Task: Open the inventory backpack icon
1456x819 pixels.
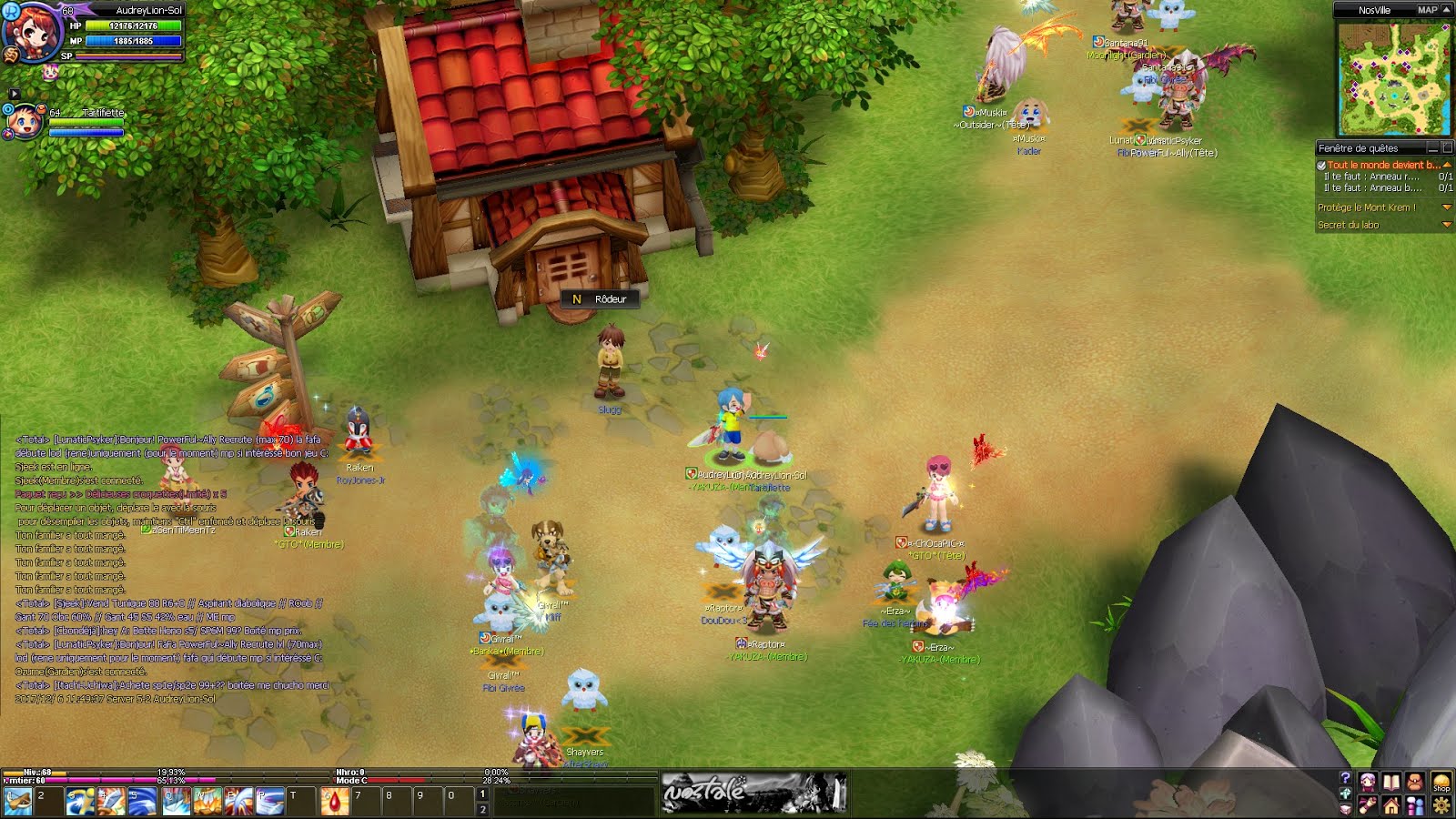Action: [x=1414, y=782]
